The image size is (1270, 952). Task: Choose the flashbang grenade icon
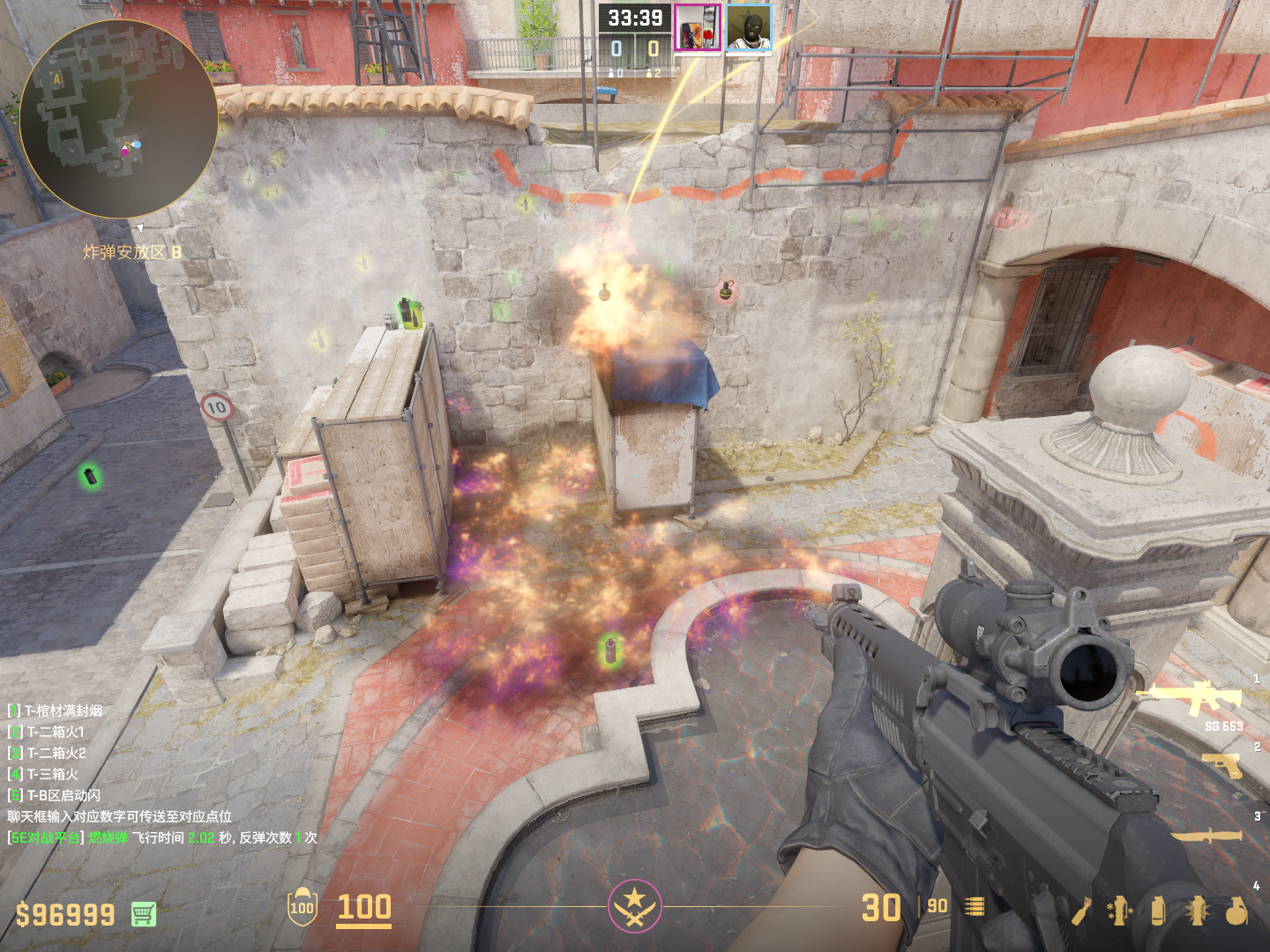(x=1197, y=911)
